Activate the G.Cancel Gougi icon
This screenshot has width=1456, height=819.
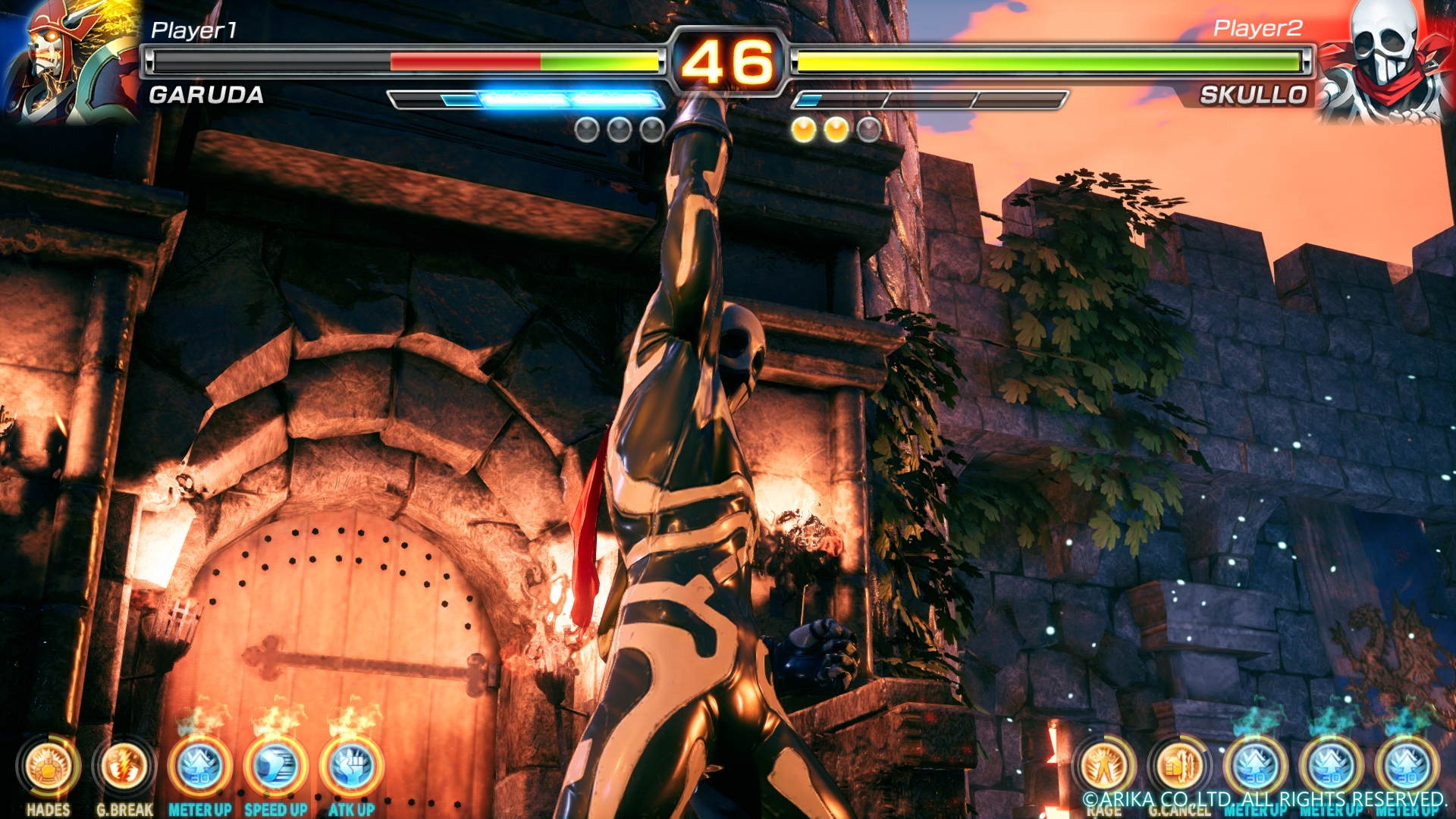[1180, 767]
